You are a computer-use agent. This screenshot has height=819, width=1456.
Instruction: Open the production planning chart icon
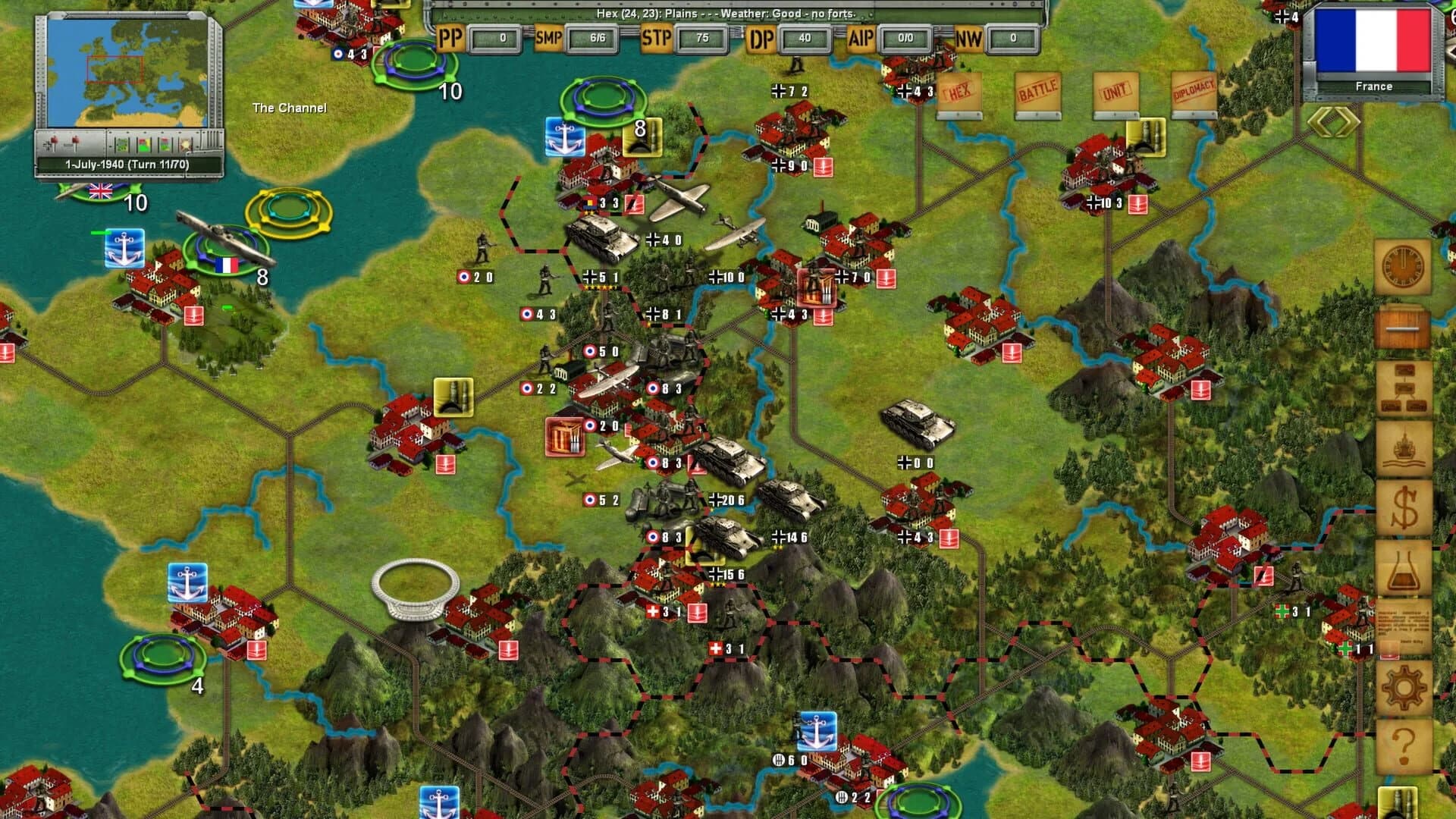tap(1404, 387)
